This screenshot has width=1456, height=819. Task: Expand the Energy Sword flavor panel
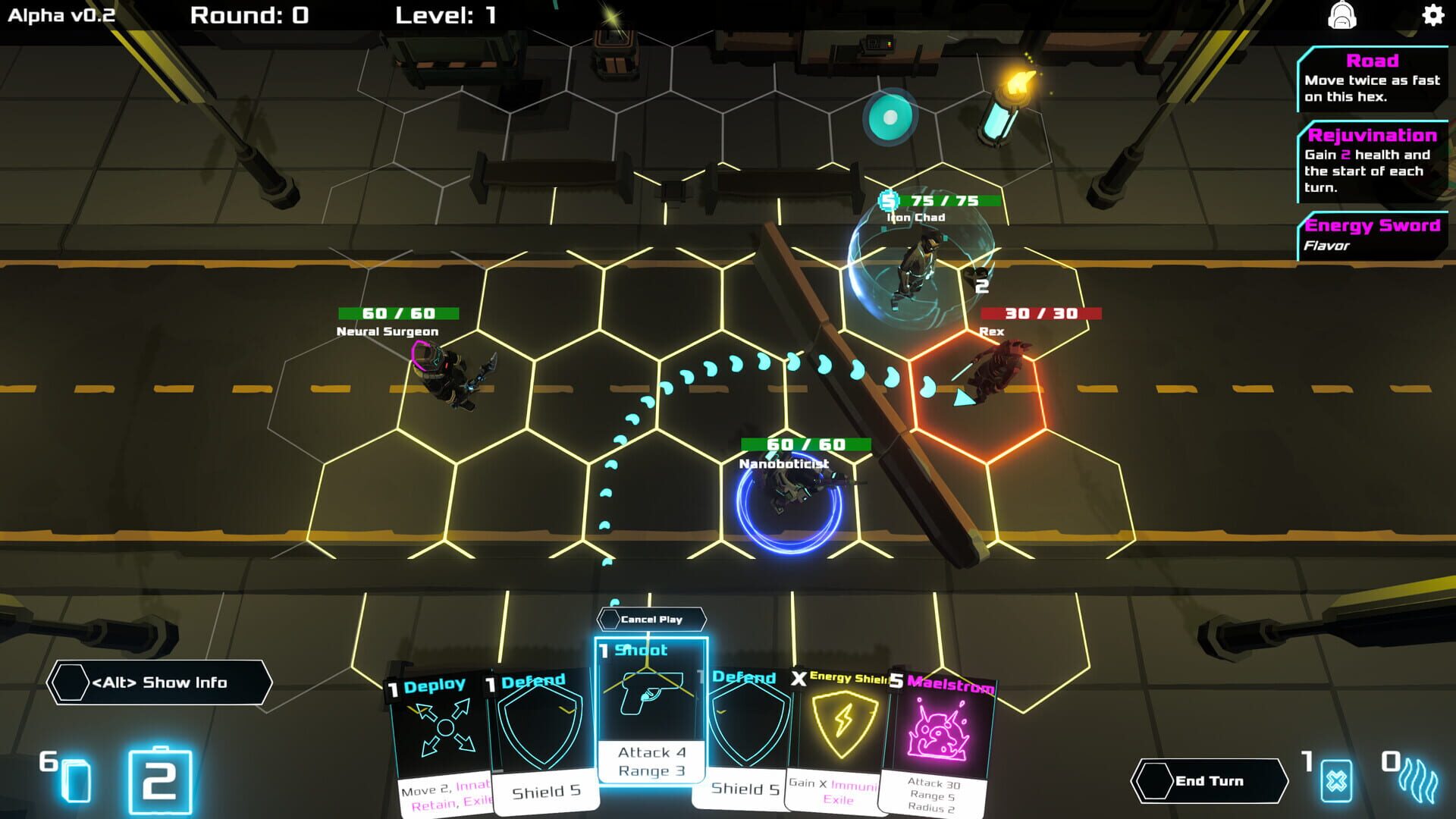(1373, 233)
